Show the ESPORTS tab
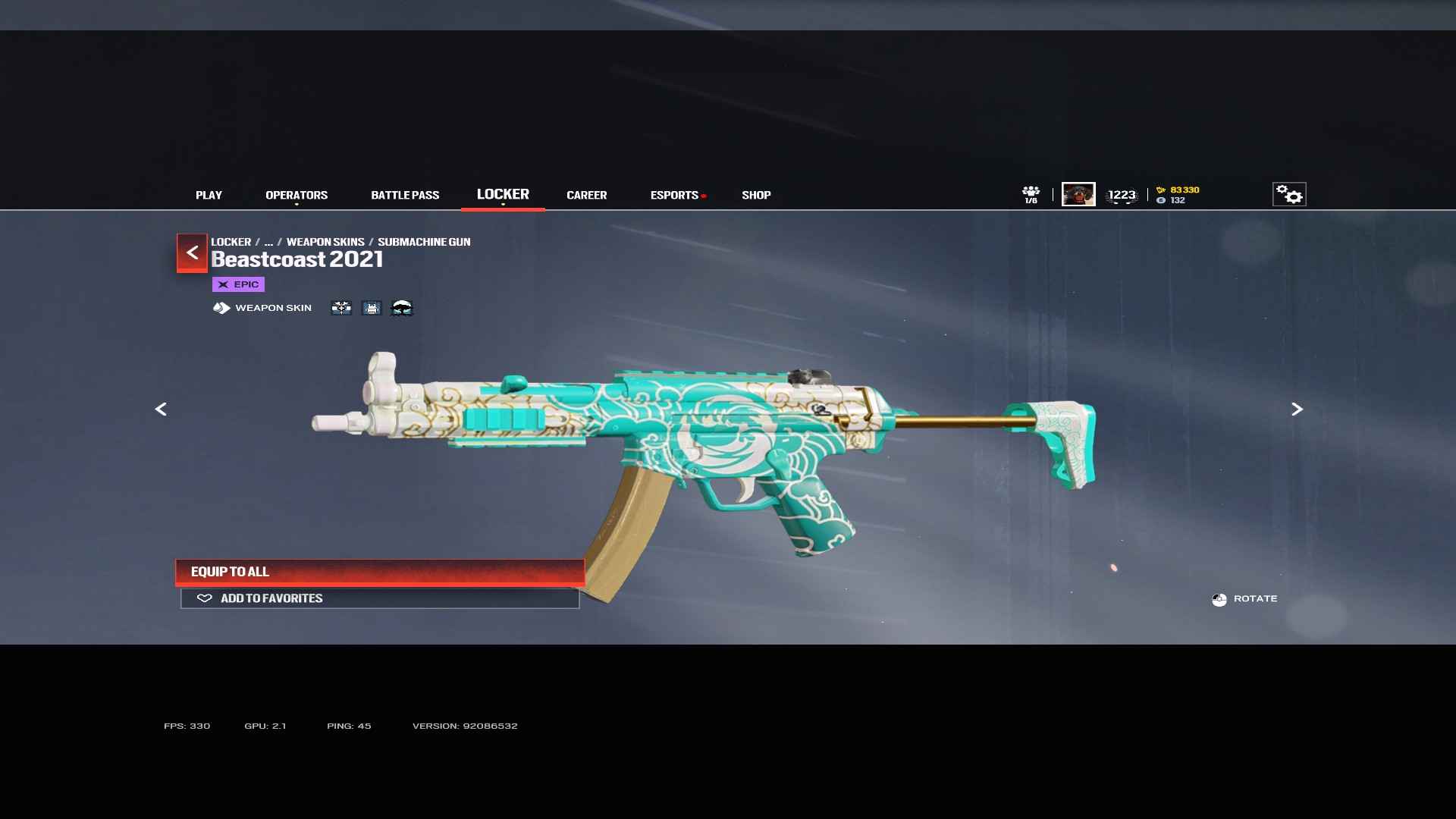 point(674,195)
